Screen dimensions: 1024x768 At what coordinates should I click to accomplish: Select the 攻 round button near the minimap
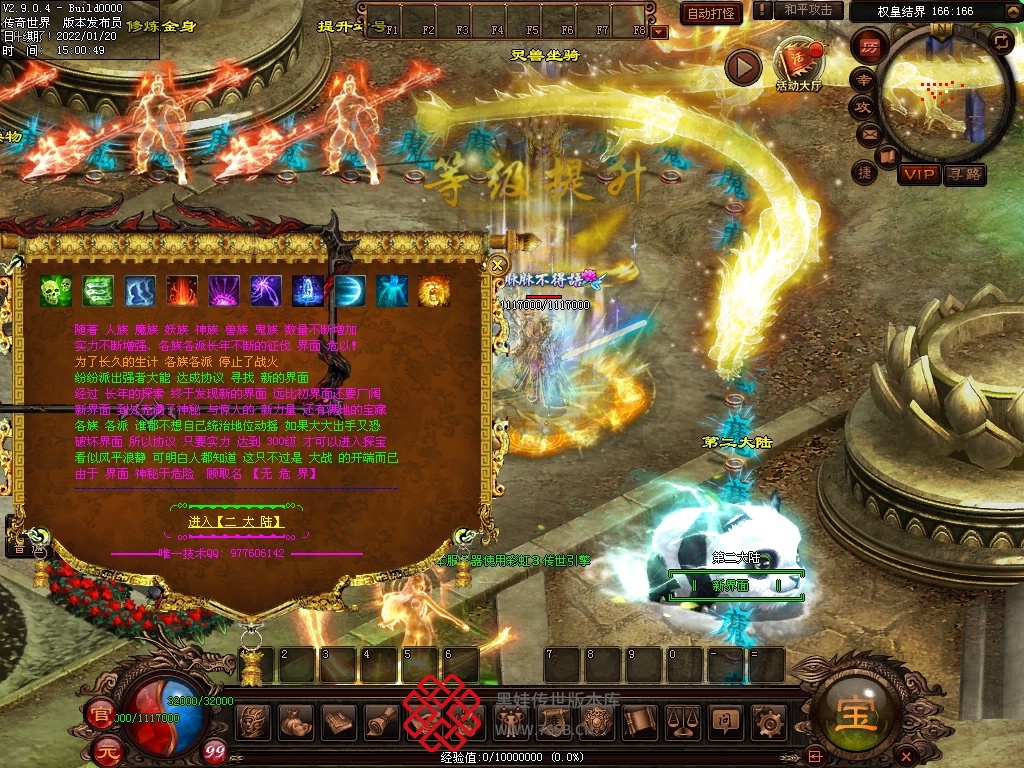point(862,106)
